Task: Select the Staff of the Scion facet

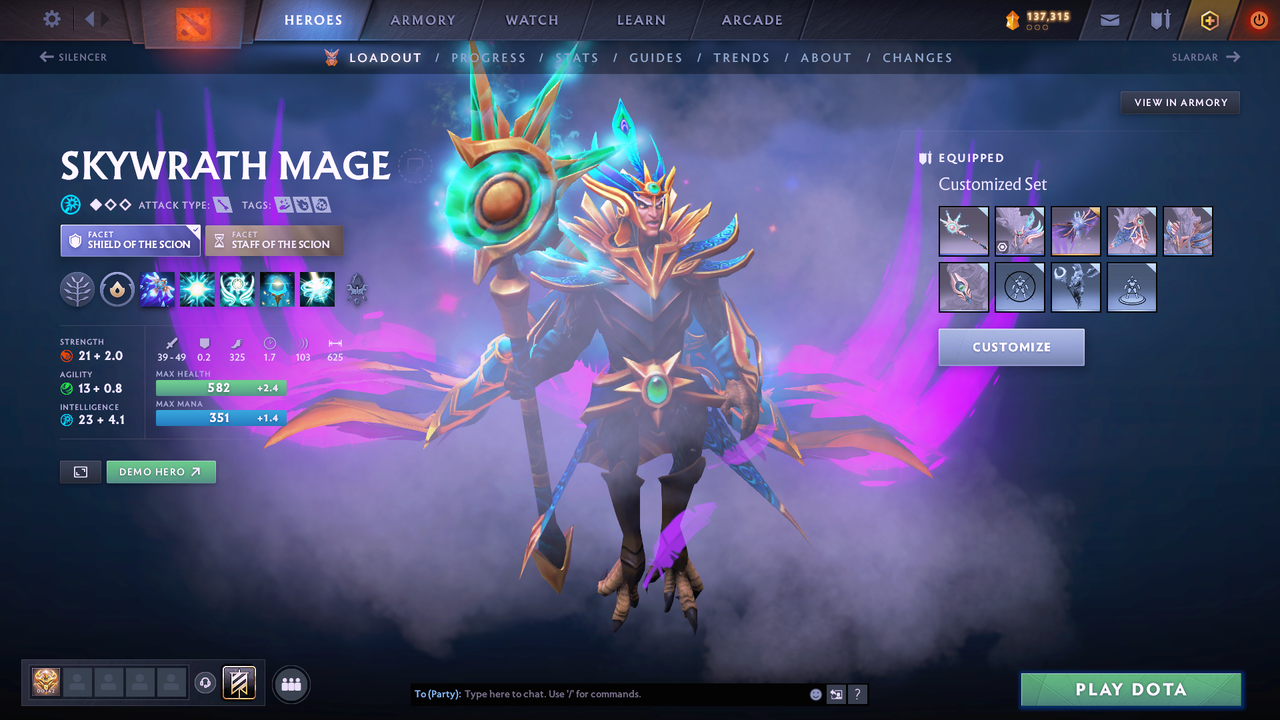Action: click(x=274, y=240)
